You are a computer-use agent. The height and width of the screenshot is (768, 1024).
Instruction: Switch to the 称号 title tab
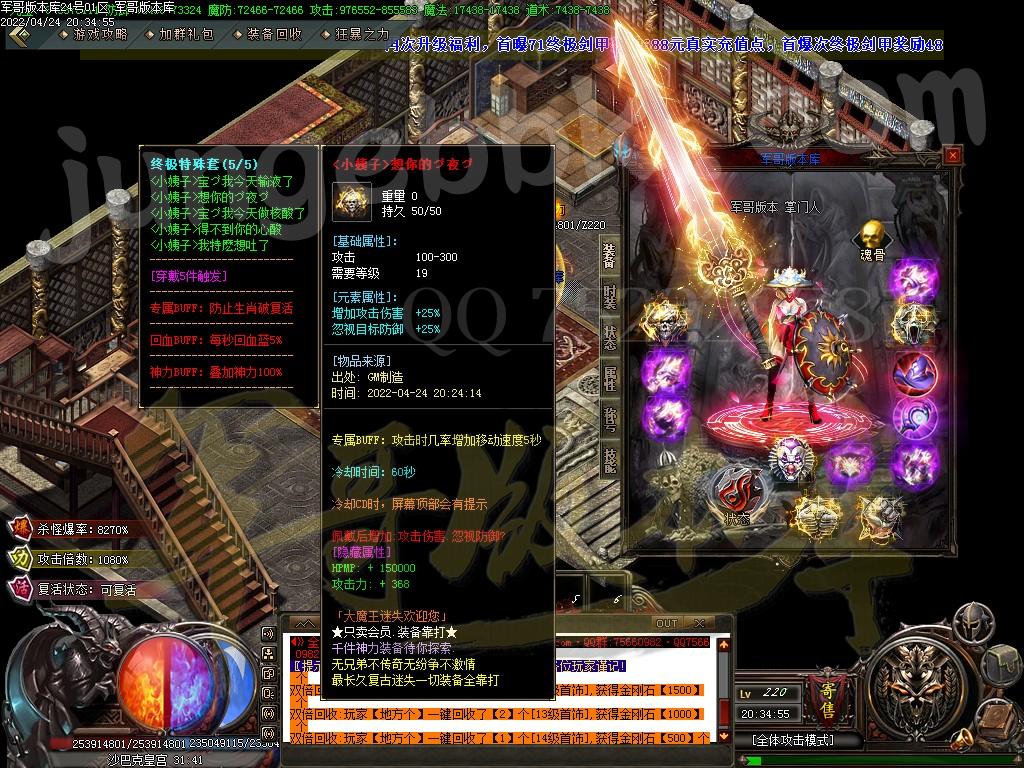[x=609, y=419]
